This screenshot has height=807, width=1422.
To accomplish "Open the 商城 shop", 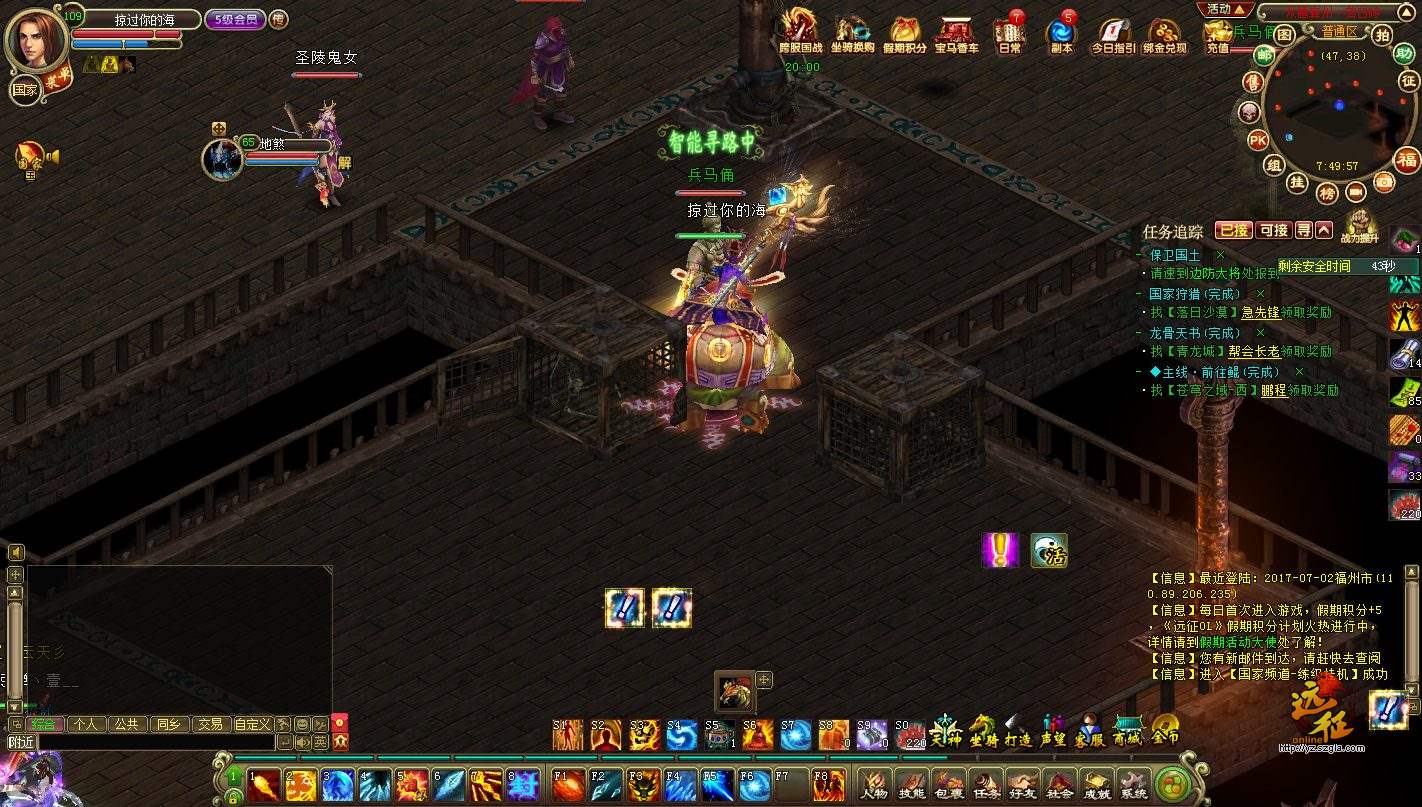I will coord(1127,732).
